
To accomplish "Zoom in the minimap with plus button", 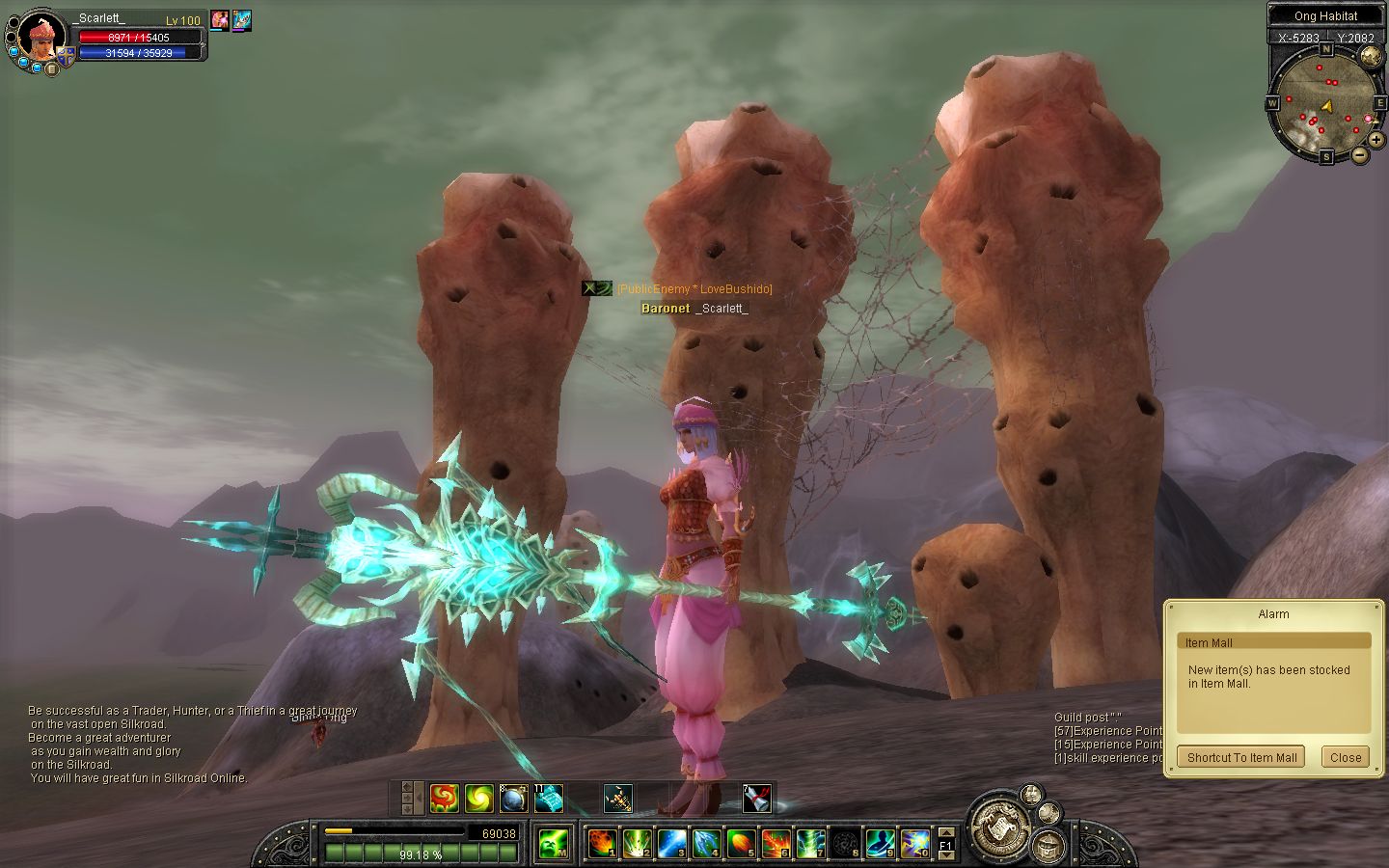I will [1376, 140].
